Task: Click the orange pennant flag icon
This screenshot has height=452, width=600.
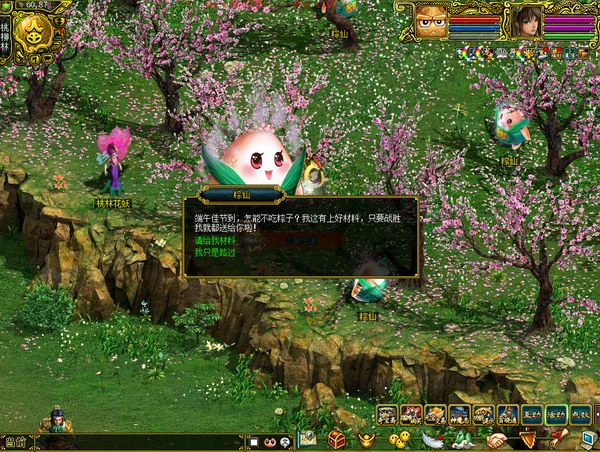Action: [x=528, y=439]
